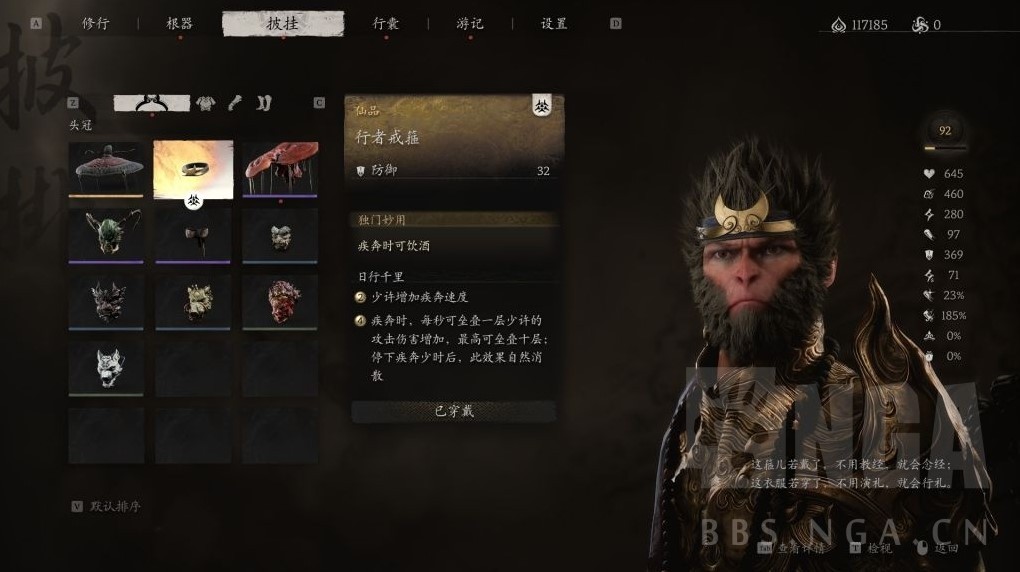Select the dark spiked horned mask
The image size is (1020, 572).
(106, 303)
